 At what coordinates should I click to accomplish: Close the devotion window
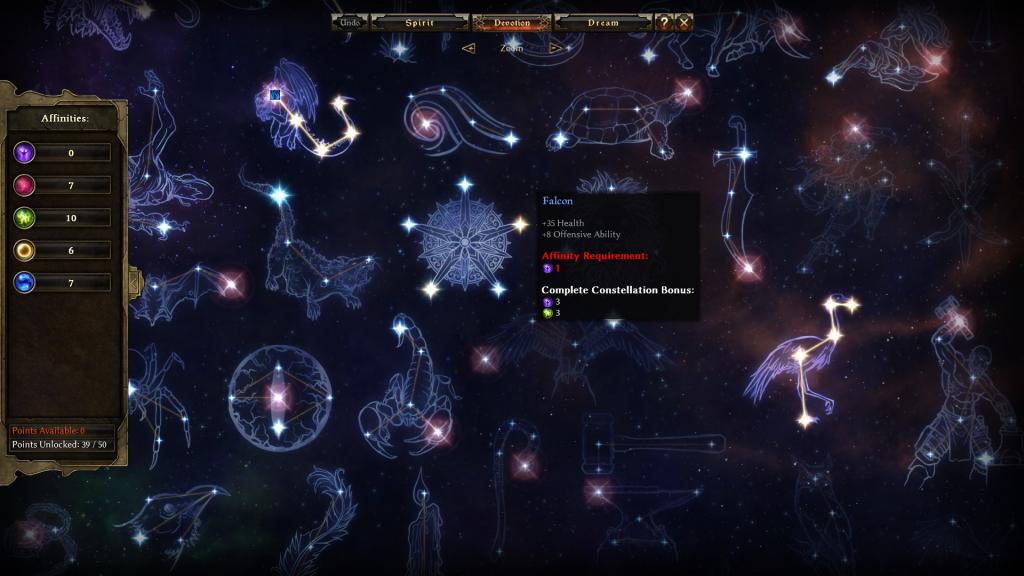[684, 22]
